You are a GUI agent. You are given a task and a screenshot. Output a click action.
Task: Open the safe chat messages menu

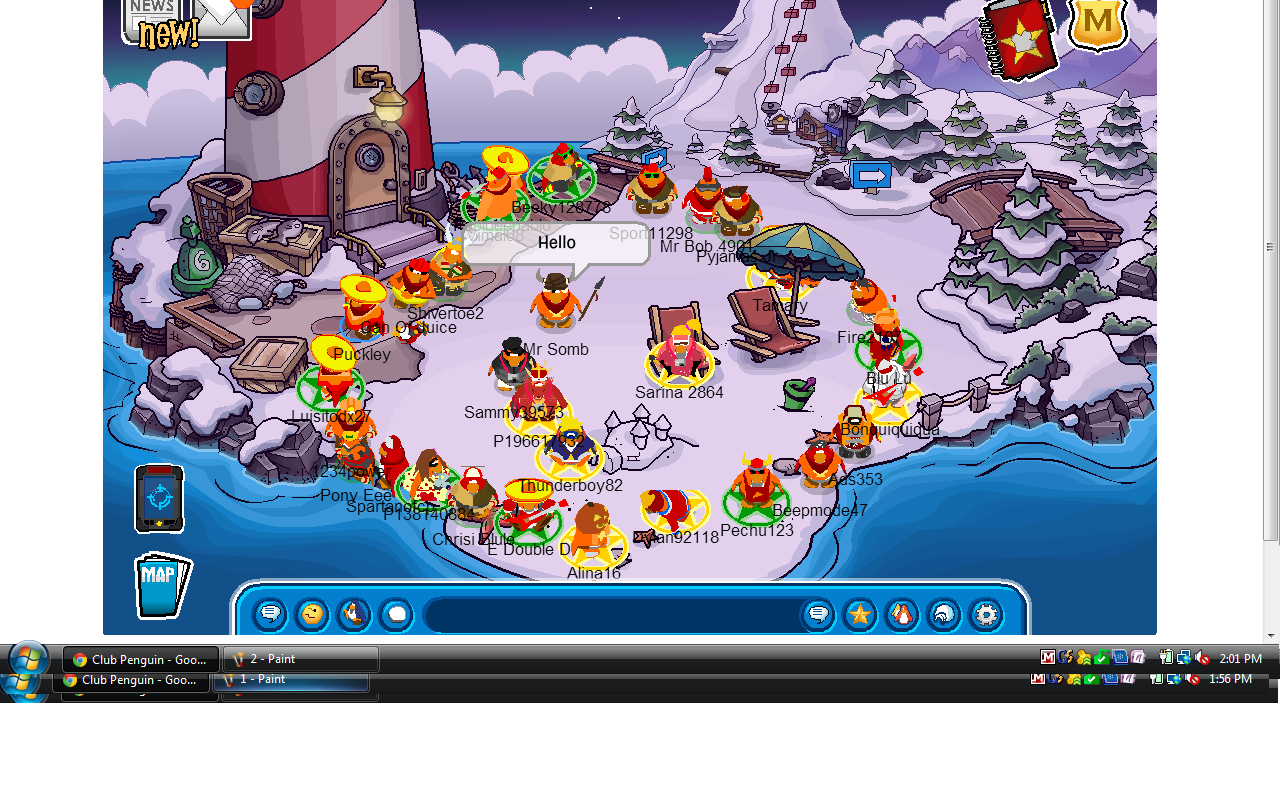(x=270, y=614)
